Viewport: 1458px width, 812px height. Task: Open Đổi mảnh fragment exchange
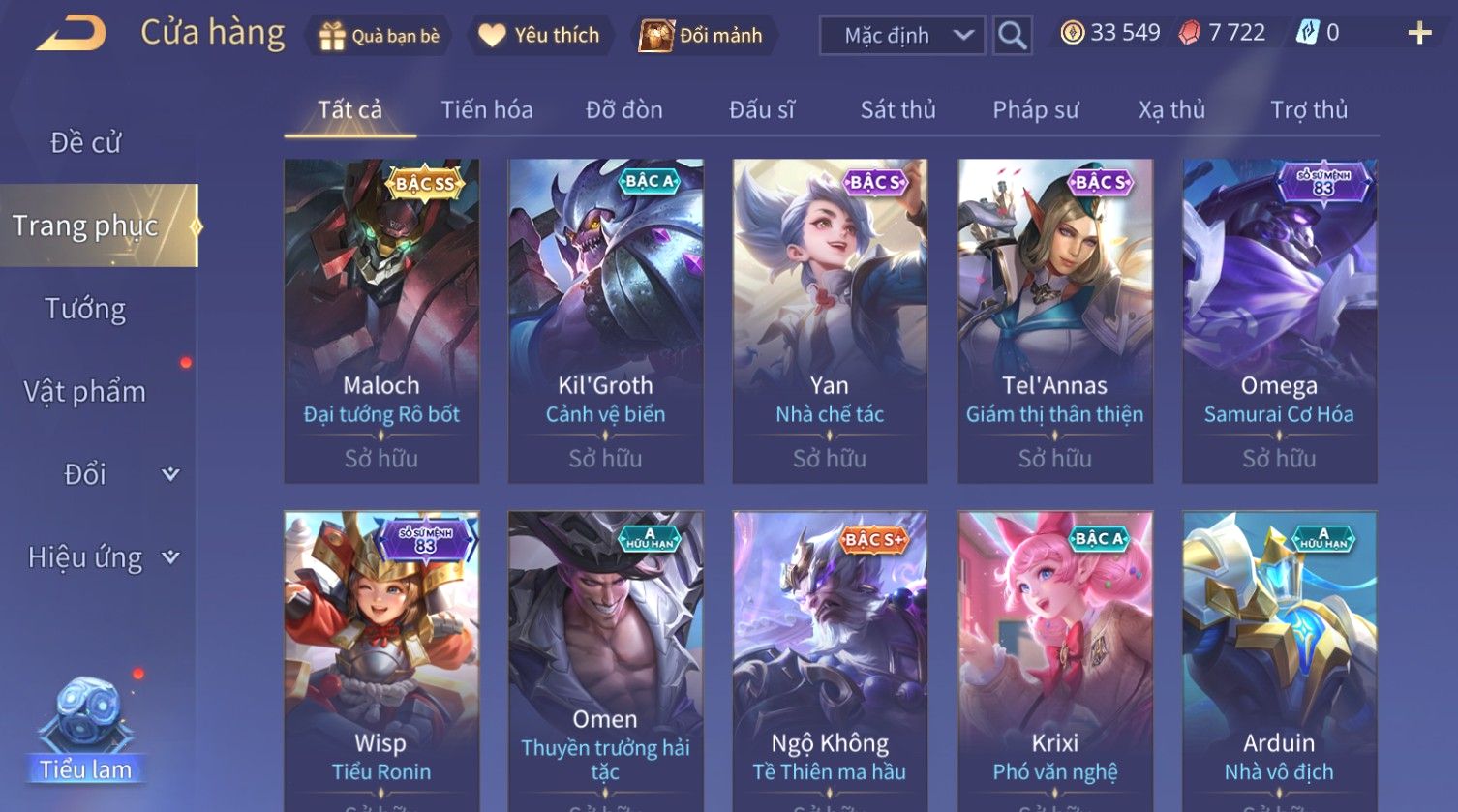[701, 36]
